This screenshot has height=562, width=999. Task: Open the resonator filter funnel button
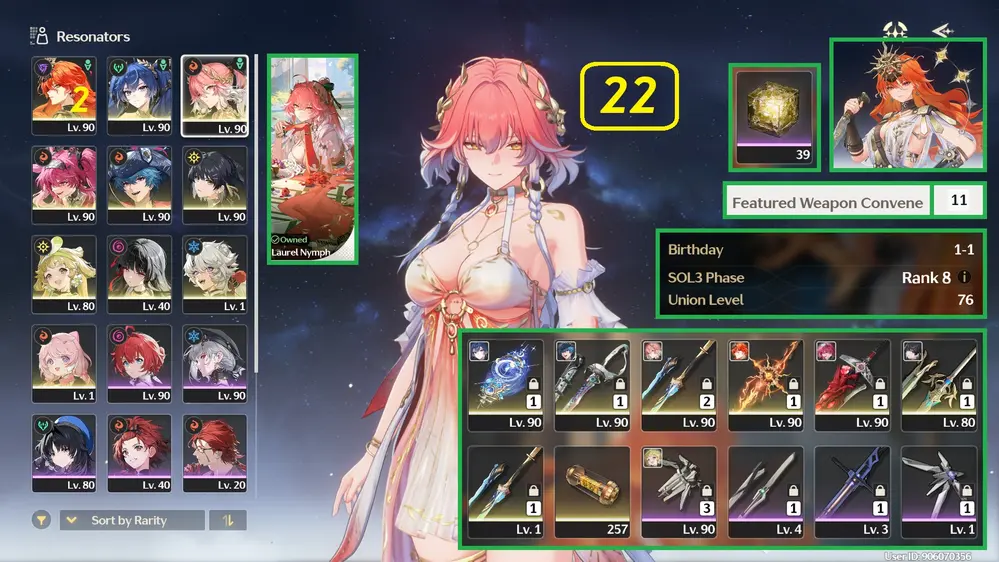tap(42, 520)
